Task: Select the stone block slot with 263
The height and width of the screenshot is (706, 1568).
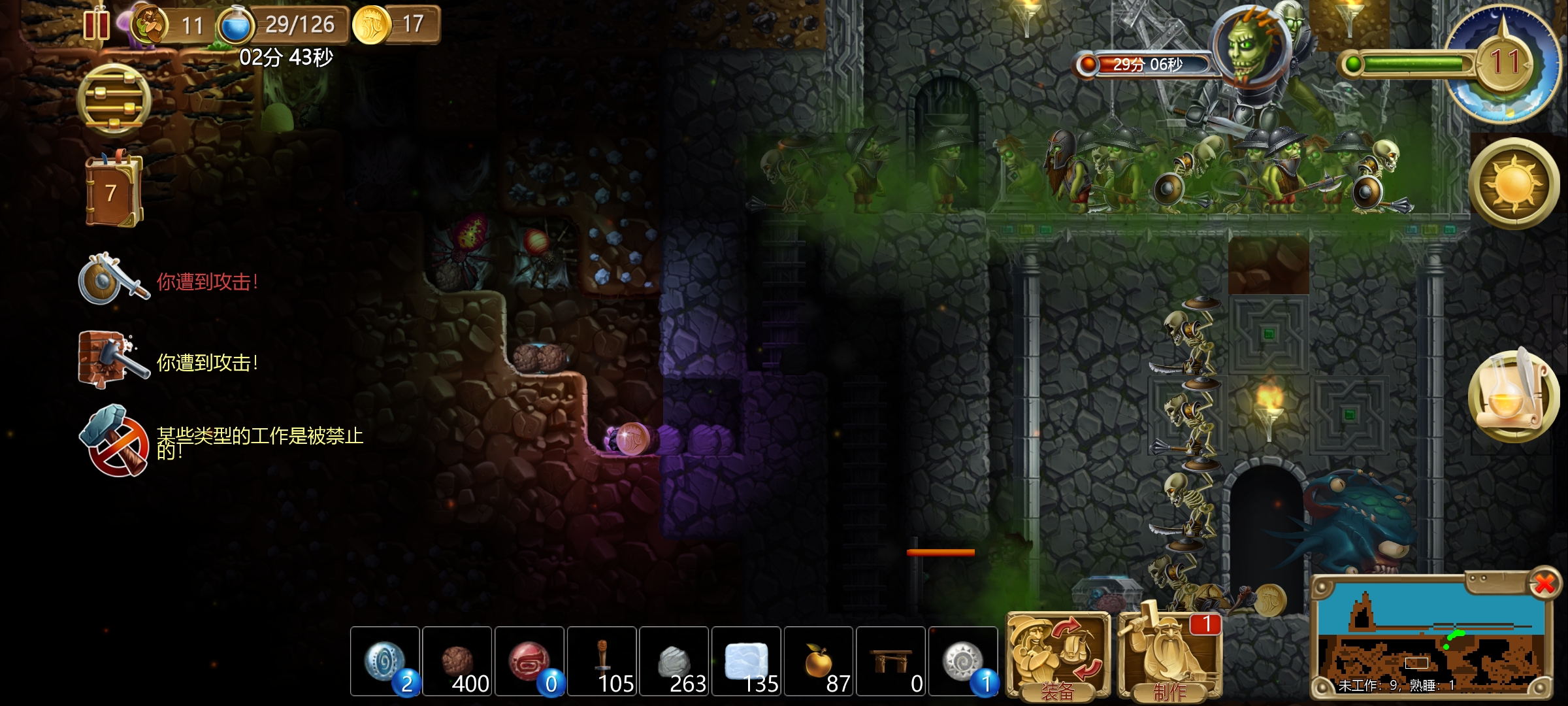Action: (x=674, y=661)
